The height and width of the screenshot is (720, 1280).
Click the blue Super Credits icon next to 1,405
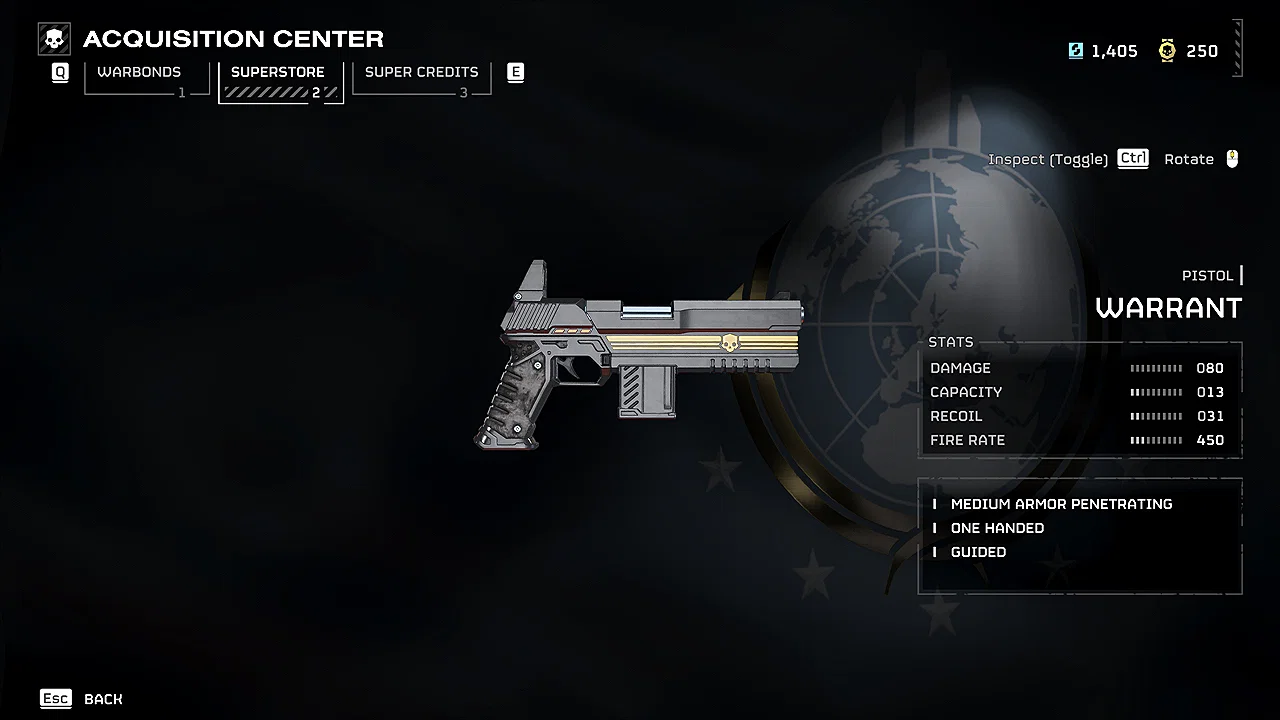[1074, 50]
